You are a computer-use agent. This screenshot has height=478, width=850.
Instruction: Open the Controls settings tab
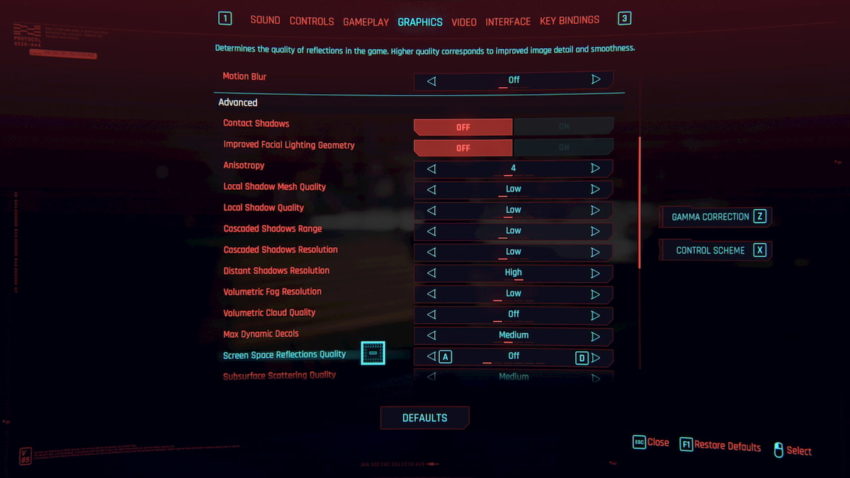click(312, 20)
